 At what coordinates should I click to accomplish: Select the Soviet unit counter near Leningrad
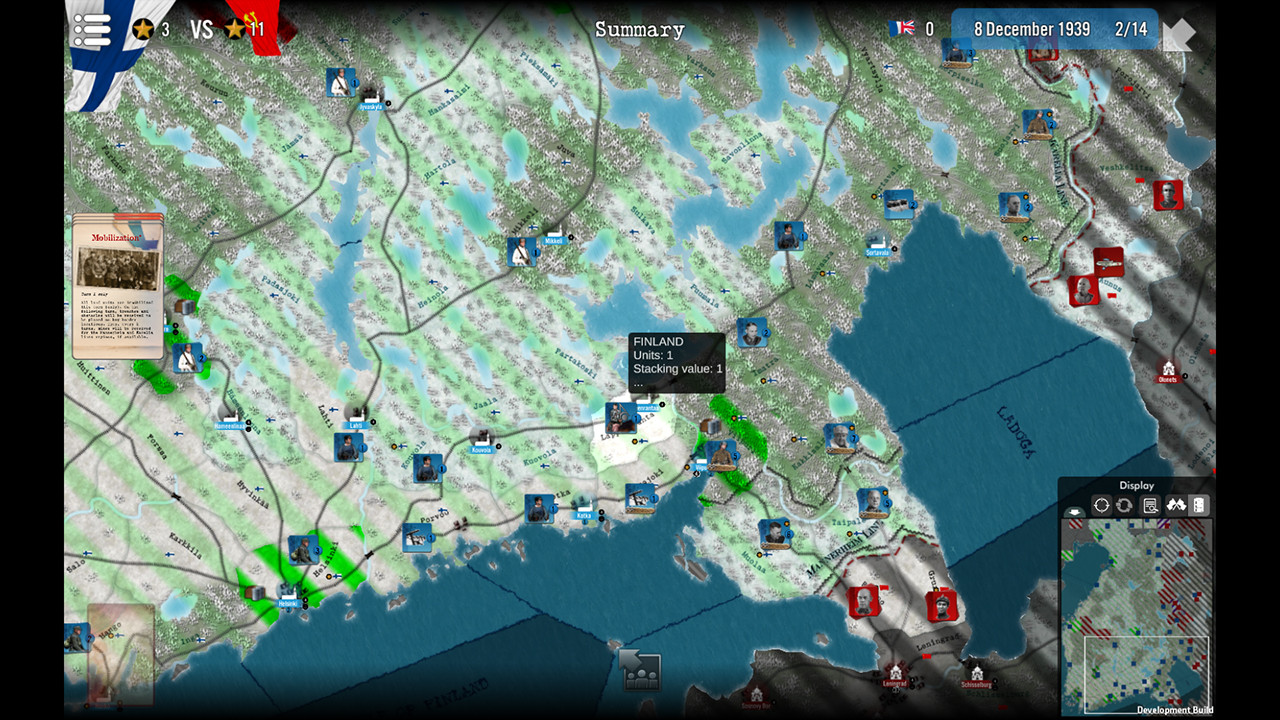click(940, 604)
